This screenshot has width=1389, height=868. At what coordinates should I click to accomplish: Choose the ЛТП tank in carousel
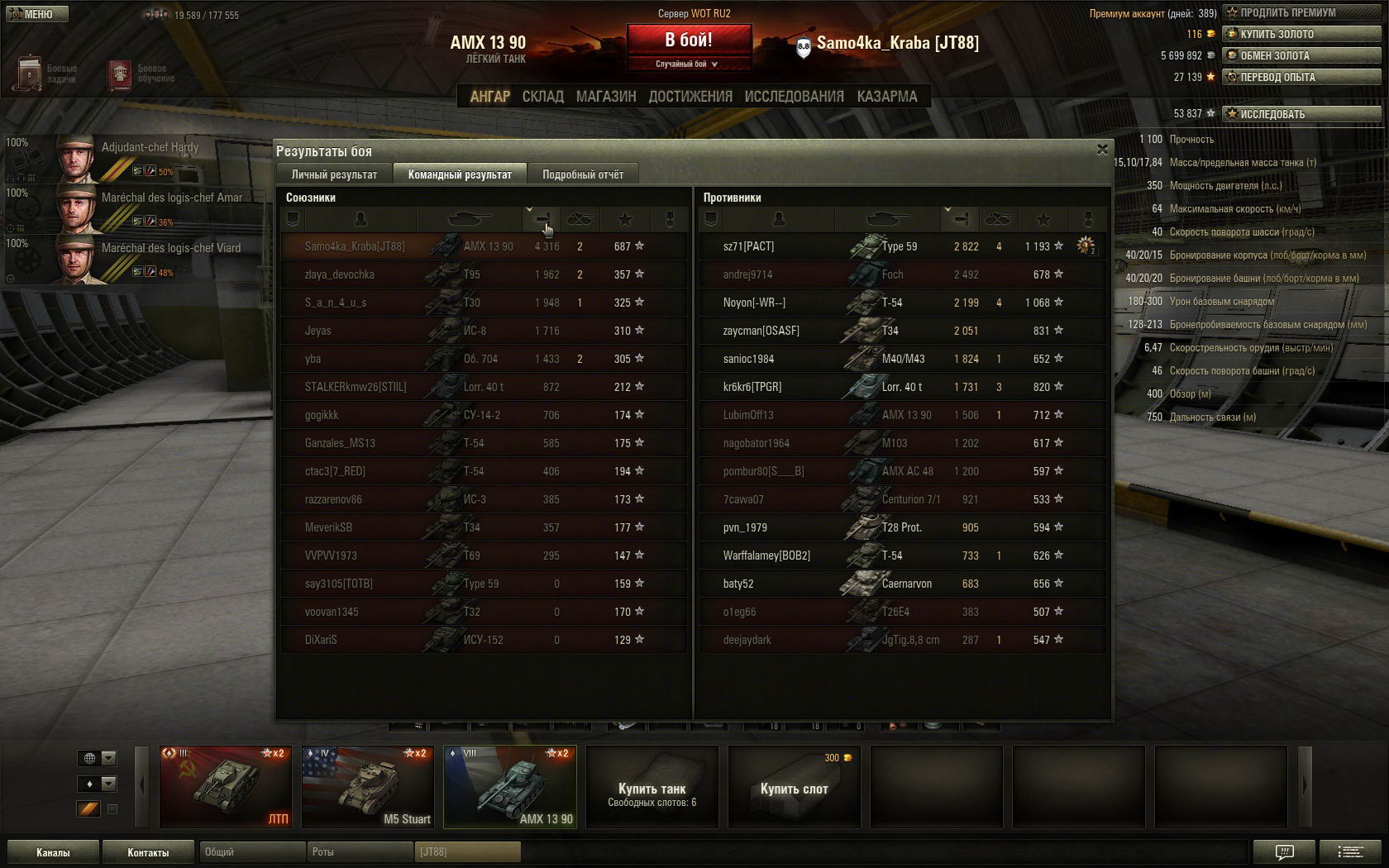tap(225, 787)
